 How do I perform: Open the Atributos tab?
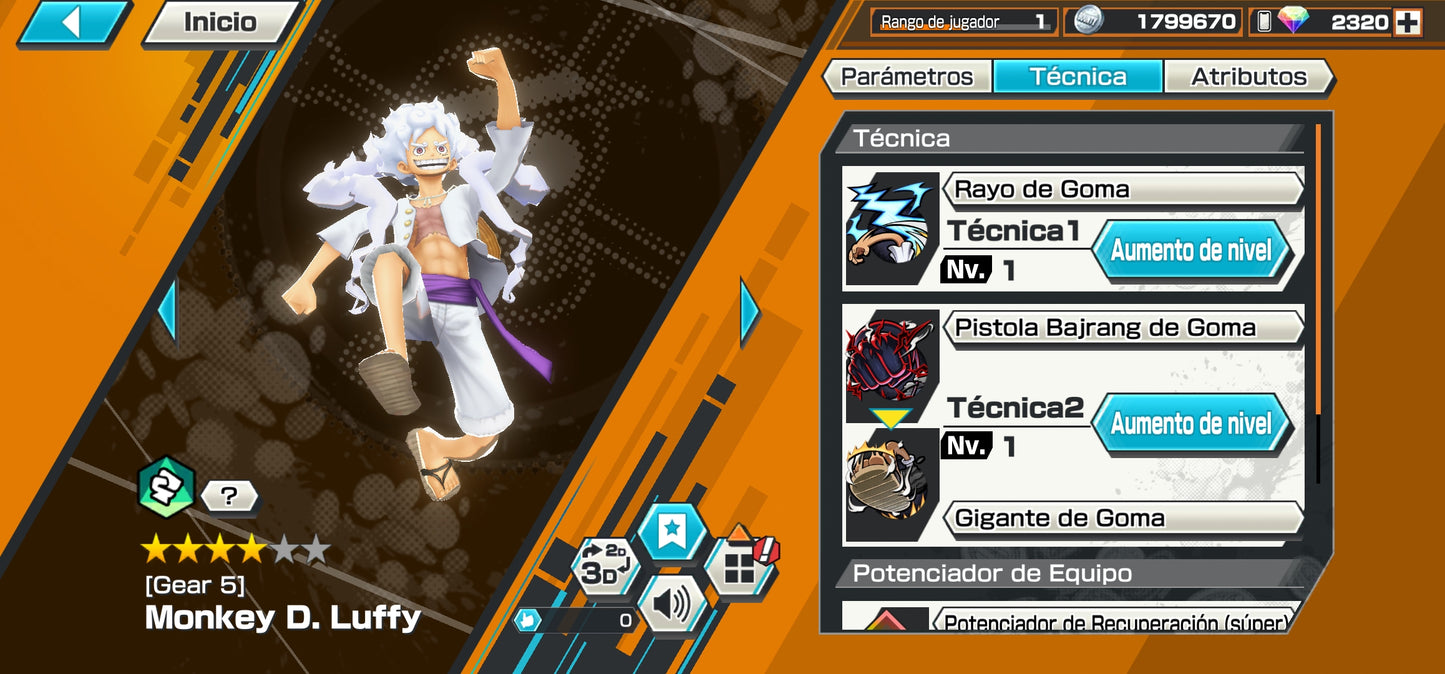click(1248, 77)
